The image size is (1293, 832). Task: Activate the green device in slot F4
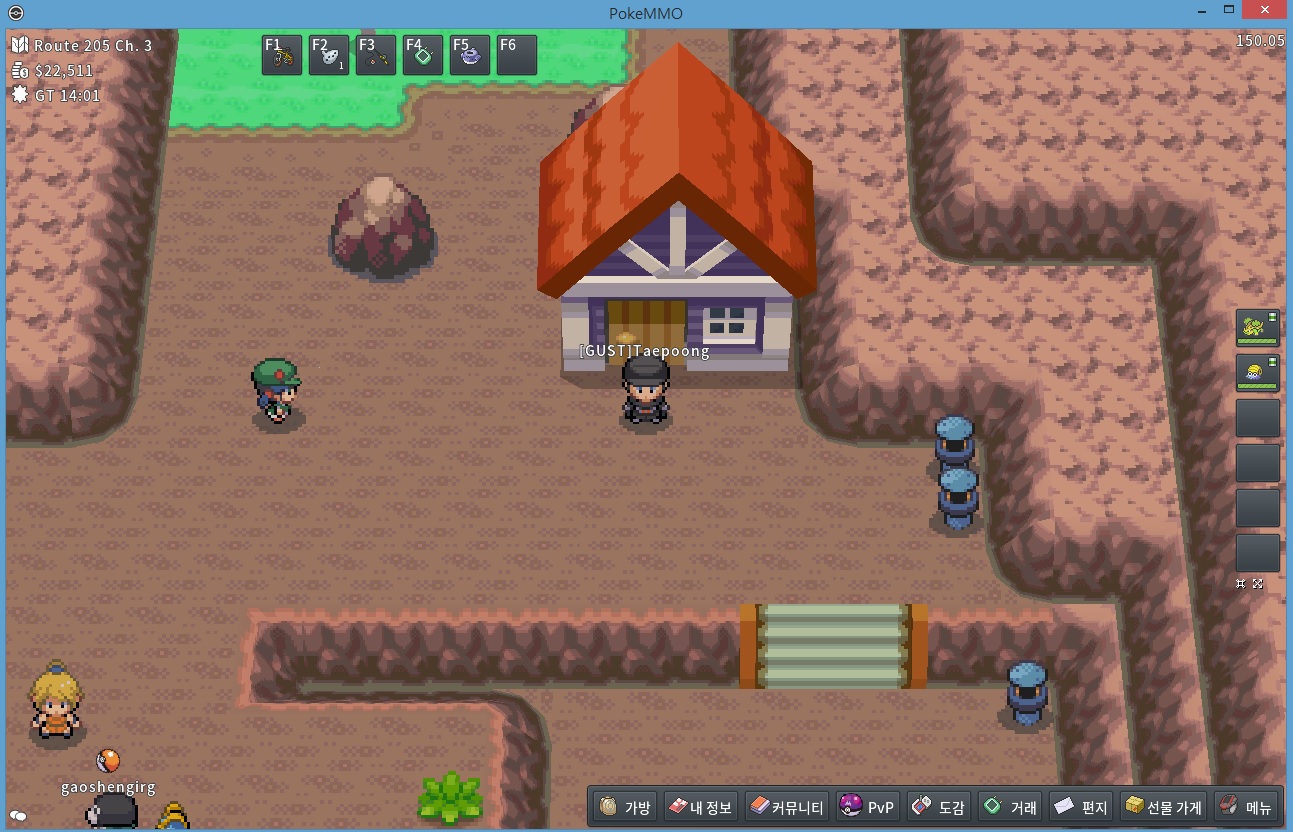pos(423,55)
